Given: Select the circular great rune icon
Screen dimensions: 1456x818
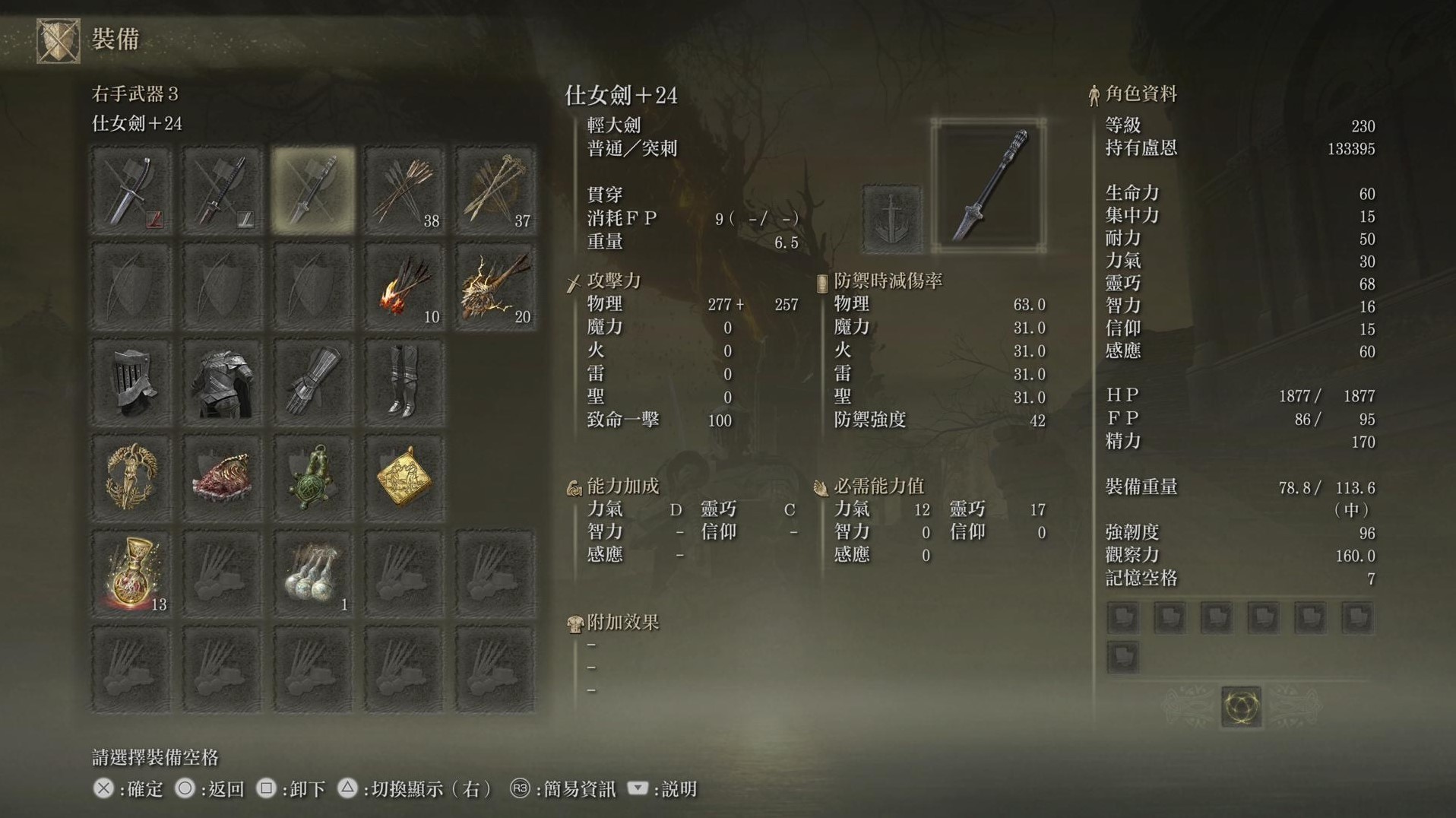Looking at the screenshot, I should pyautogui.click(x=1241, y=706).
